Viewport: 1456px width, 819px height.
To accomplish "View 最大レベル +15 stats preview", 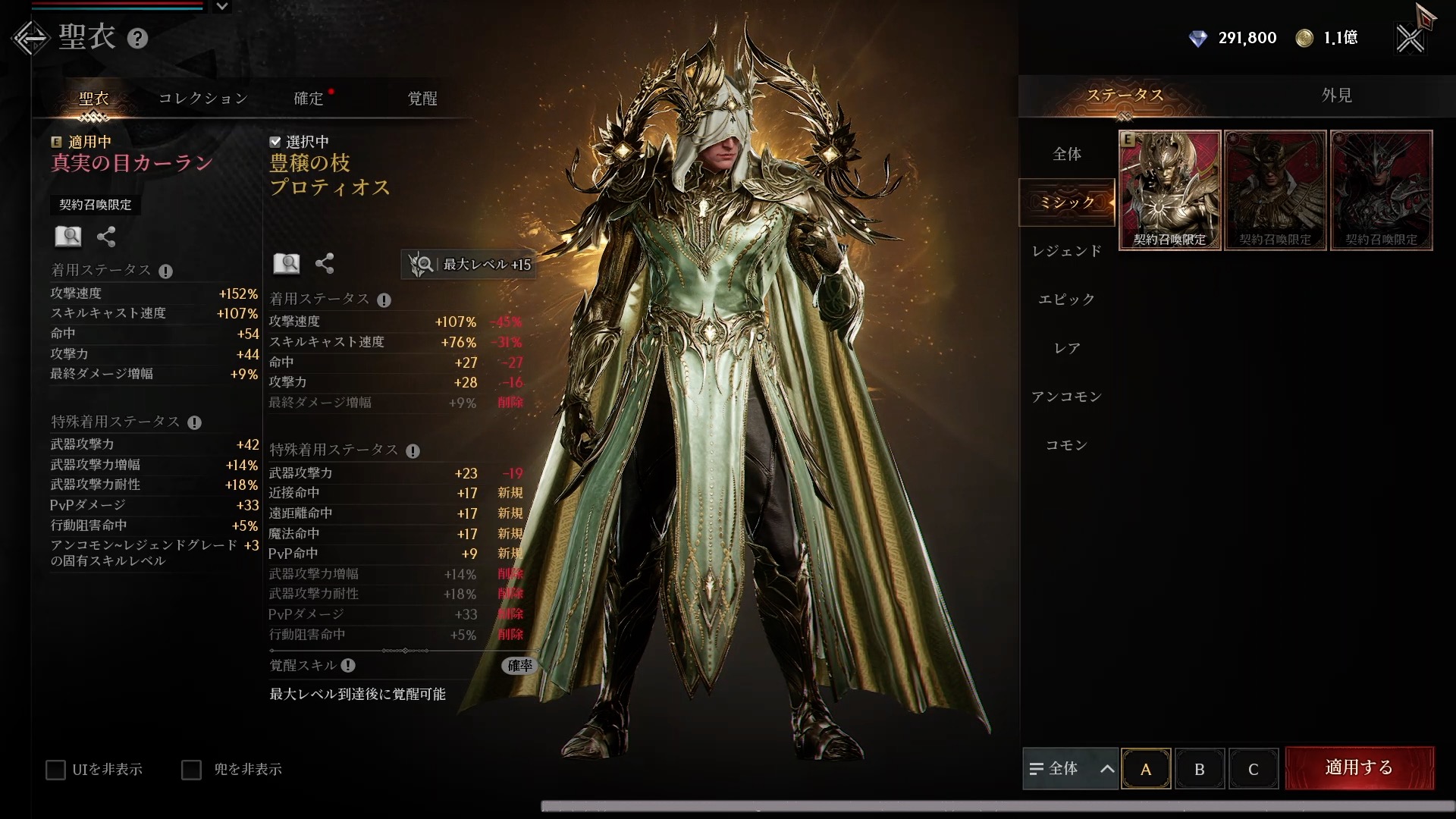I will tap(469, 265).
